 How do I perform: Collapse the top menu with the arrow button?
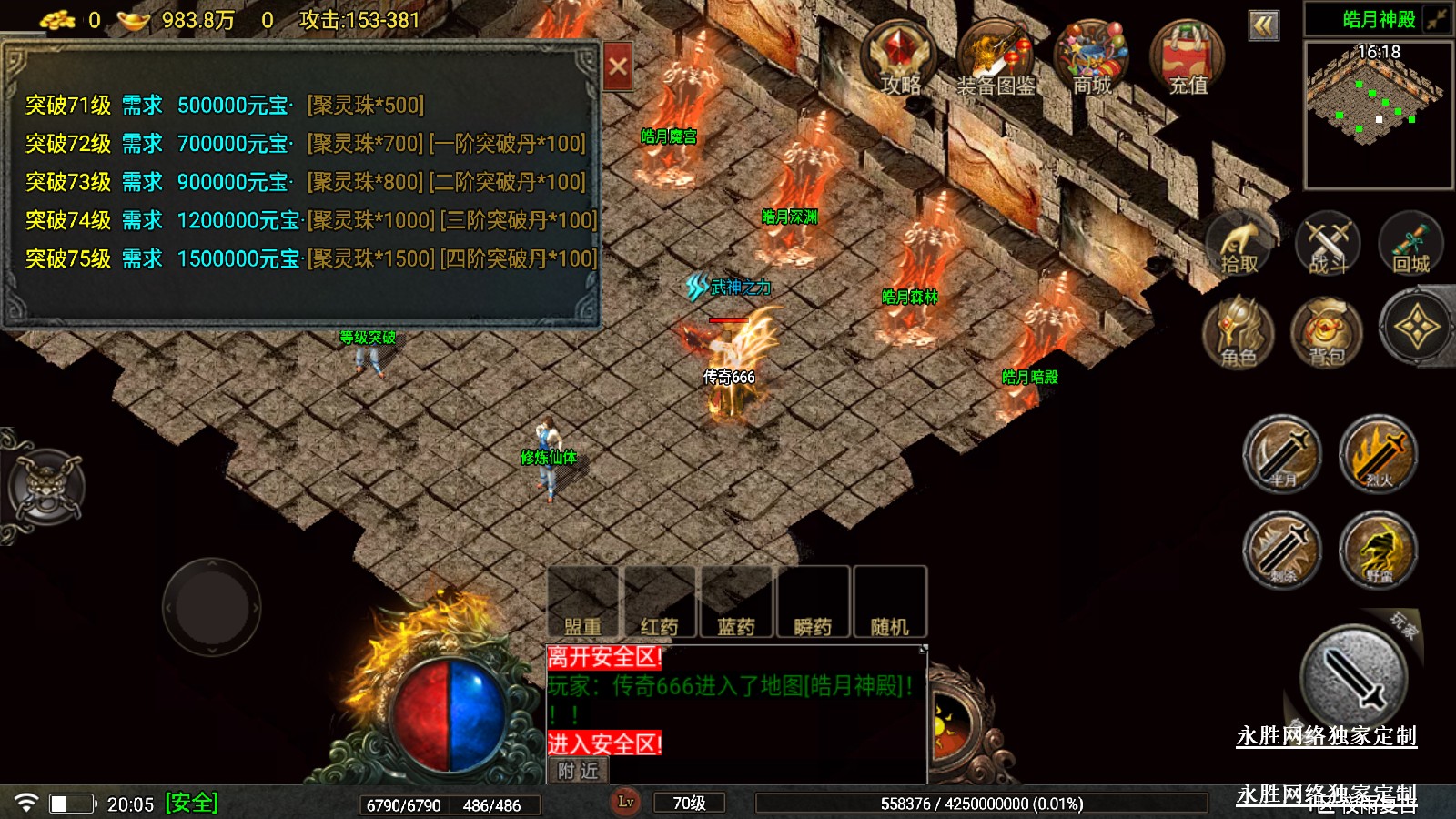coord(1263,25)
